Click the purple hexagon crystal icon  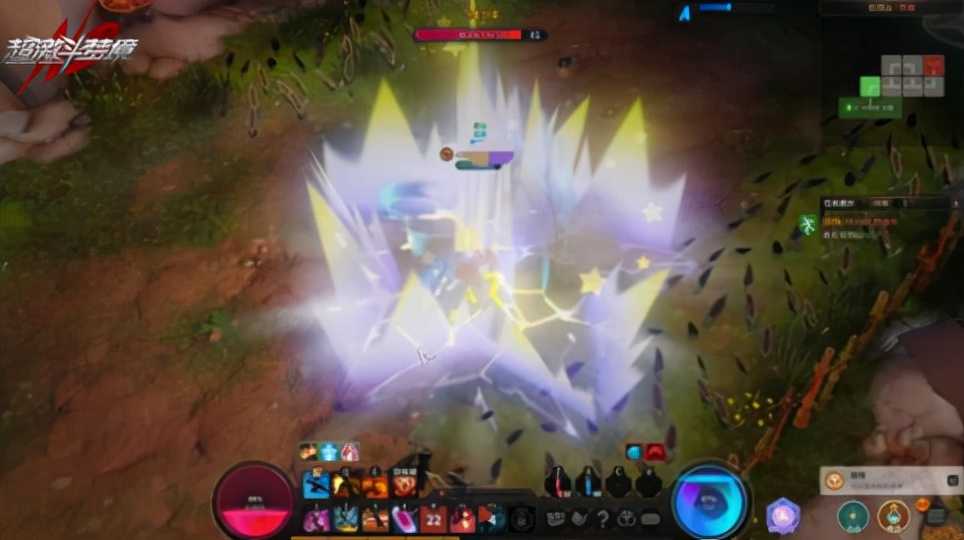coord(783,516)
